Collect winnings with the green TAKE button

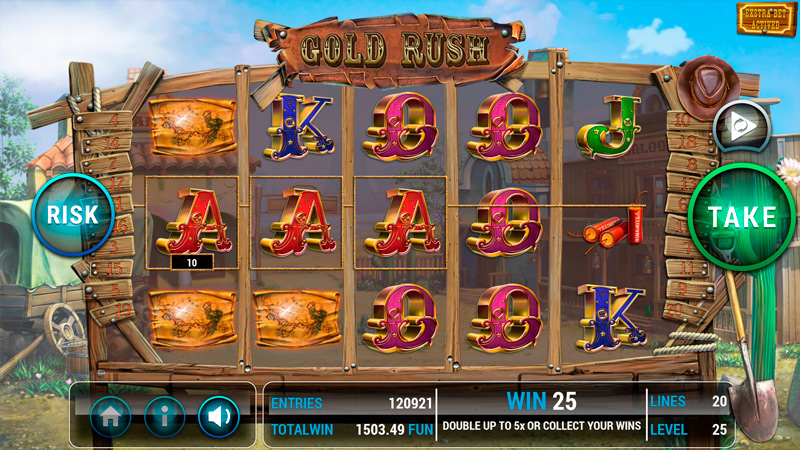(742, 216)
